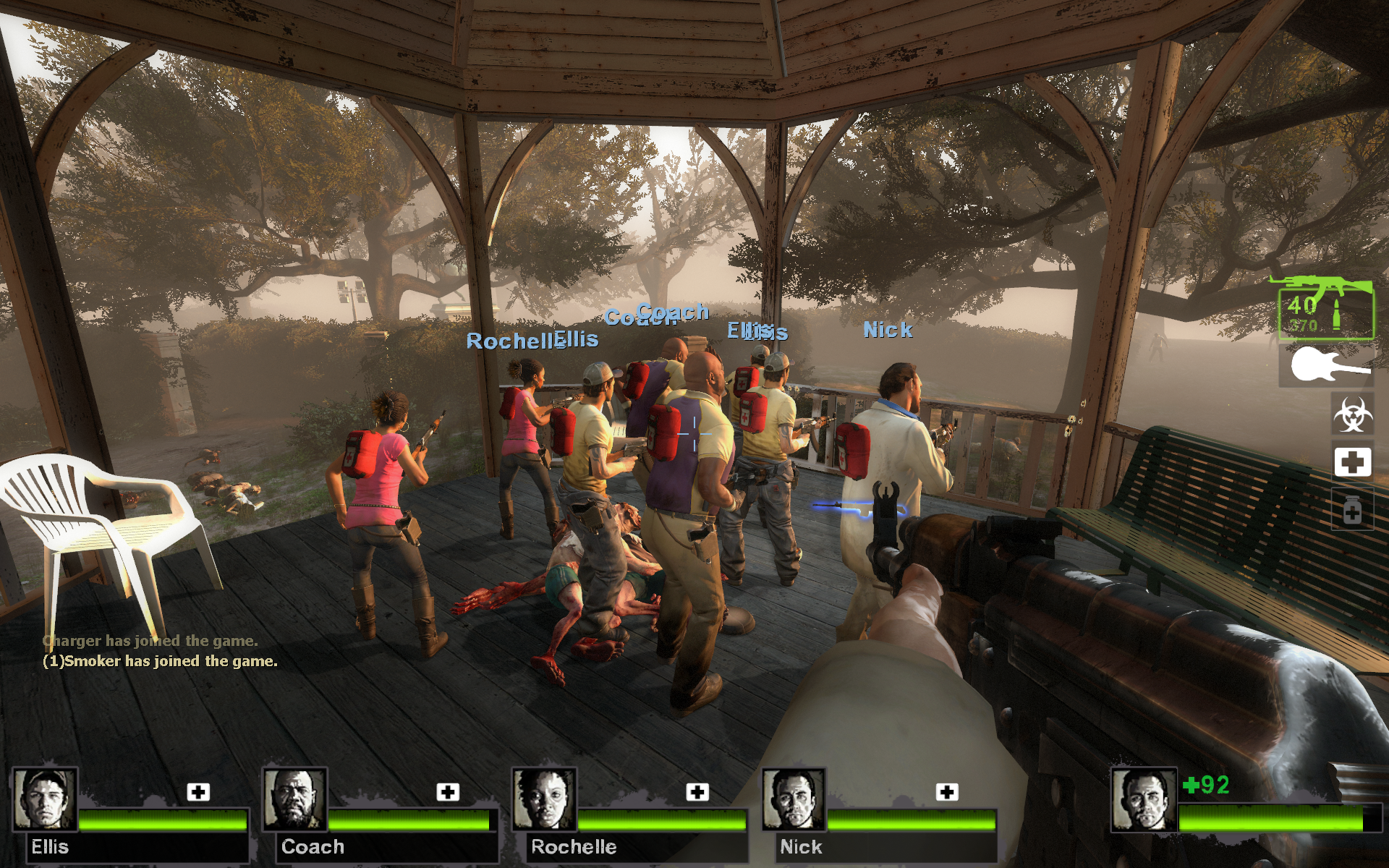Viewport: 1389px width, 868px height.
Task: Click the medkit icon on Ellis's panel
Action: 198,792
